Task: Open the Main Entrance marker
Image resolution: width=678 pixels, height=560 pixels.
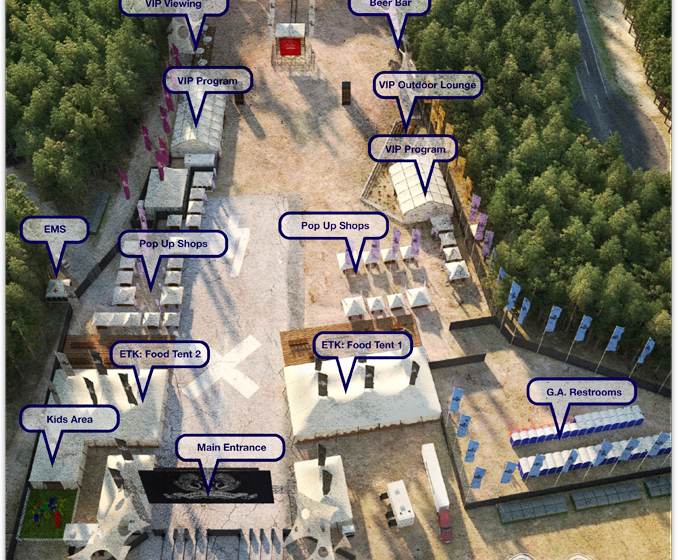Action: (231, 447)
